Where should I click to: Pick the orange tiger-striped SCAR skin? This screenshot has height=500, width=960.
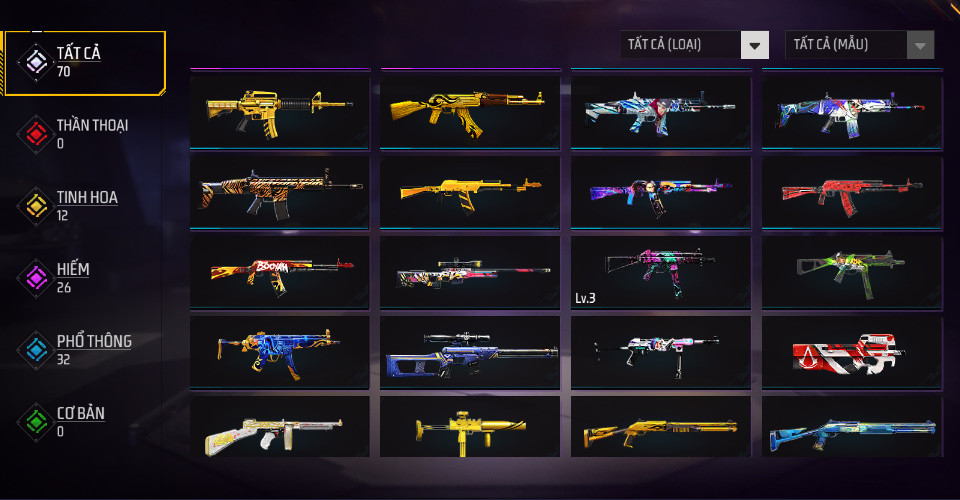pos(279,191)
